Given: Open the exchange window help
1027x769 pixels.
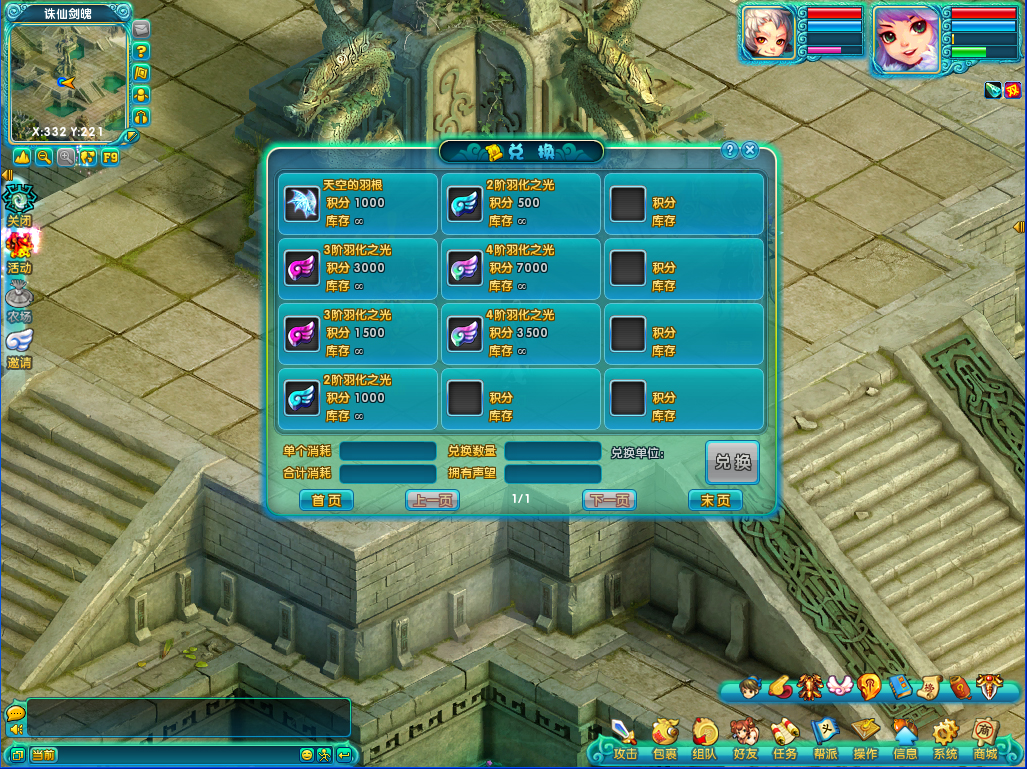Looking at the screenshot, I should point(730,150).
